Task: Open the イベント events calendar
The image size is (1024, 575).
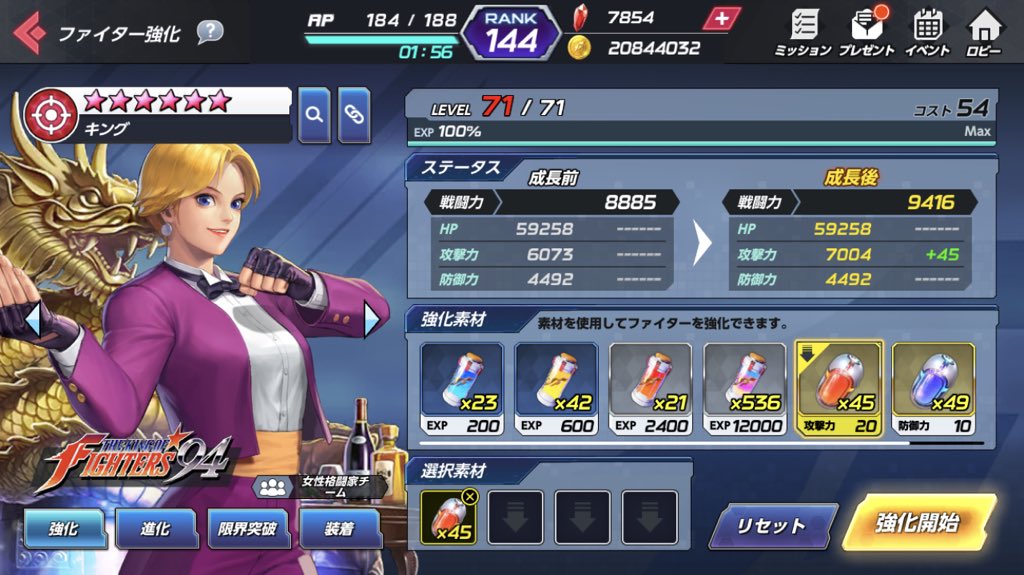Action: [927, 33]
